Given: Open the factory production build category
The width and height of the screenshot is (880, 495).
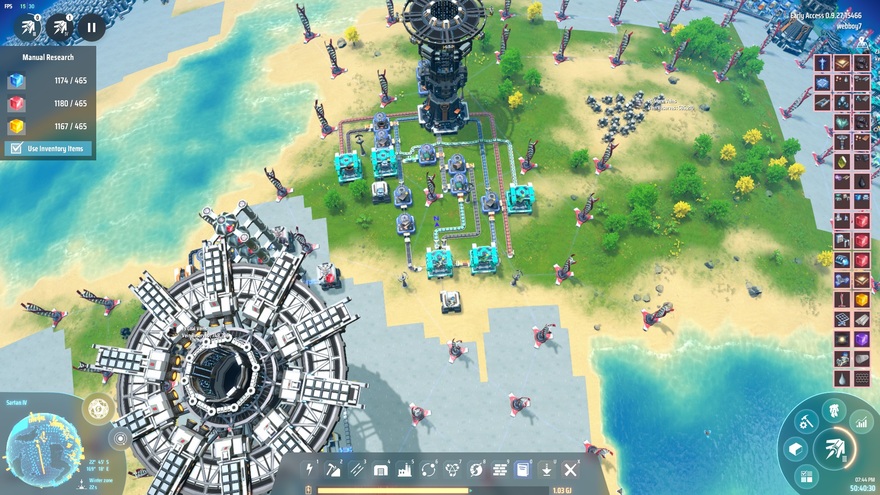Looking at the screenshot, I should point(405,469).
